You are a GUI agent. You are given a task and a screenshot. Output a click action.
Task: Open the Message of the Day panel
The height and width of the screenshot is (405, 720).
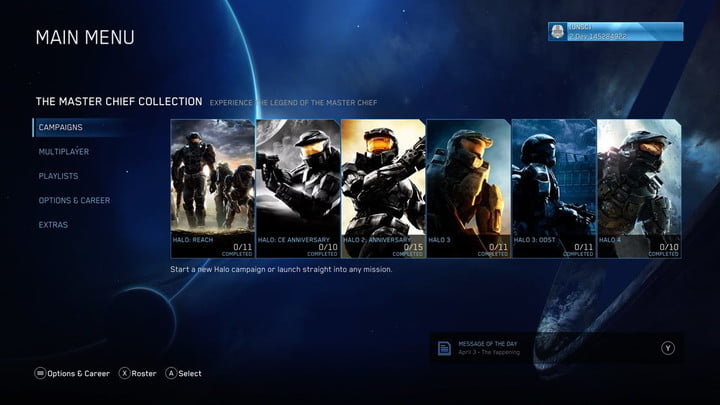pyautogui.click(x=556, y=347)
